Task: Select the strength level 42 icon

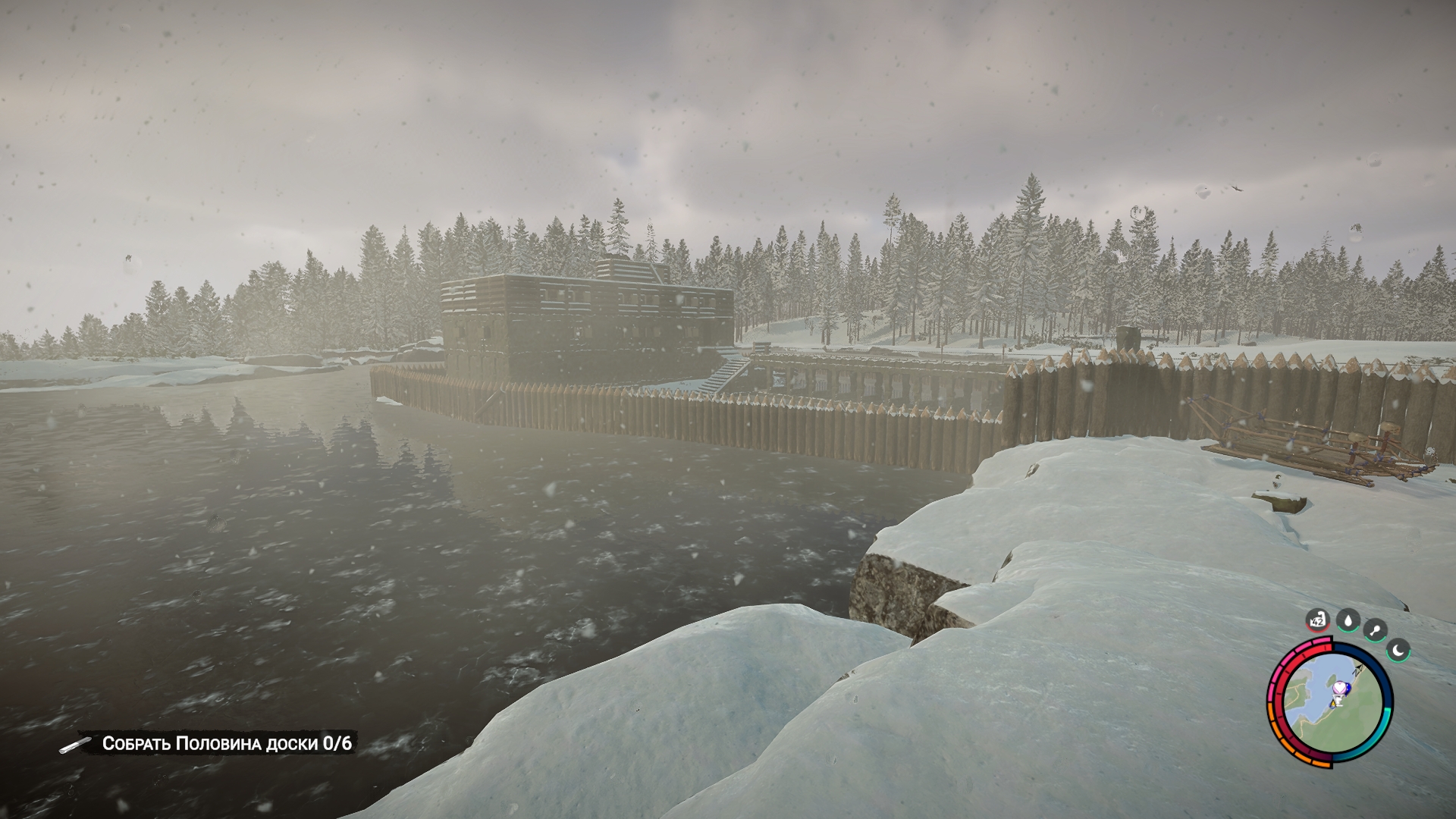Action: coord(1319,621)
